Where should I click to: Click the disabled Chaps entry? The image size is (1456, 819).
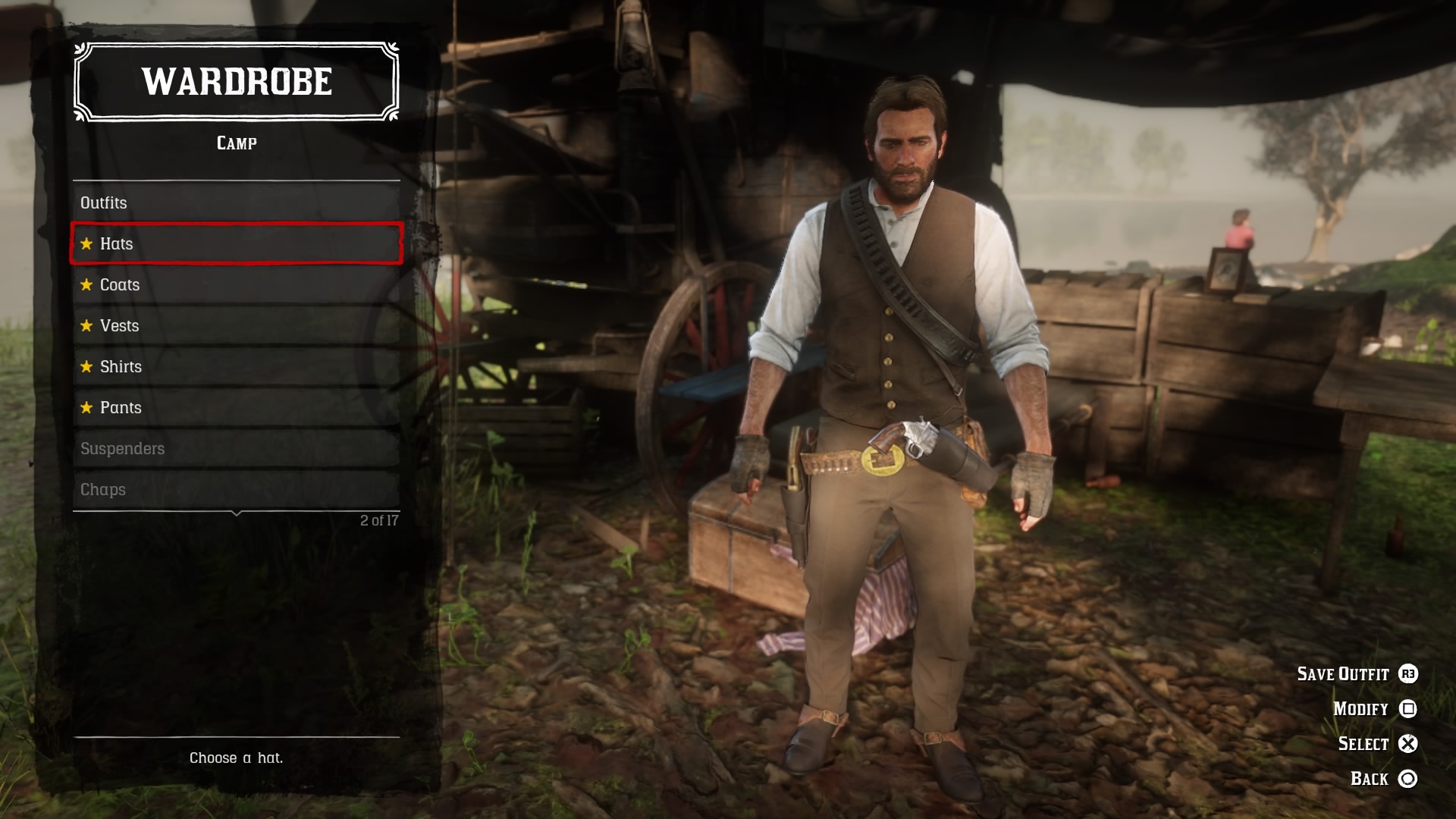pos(103,490)
